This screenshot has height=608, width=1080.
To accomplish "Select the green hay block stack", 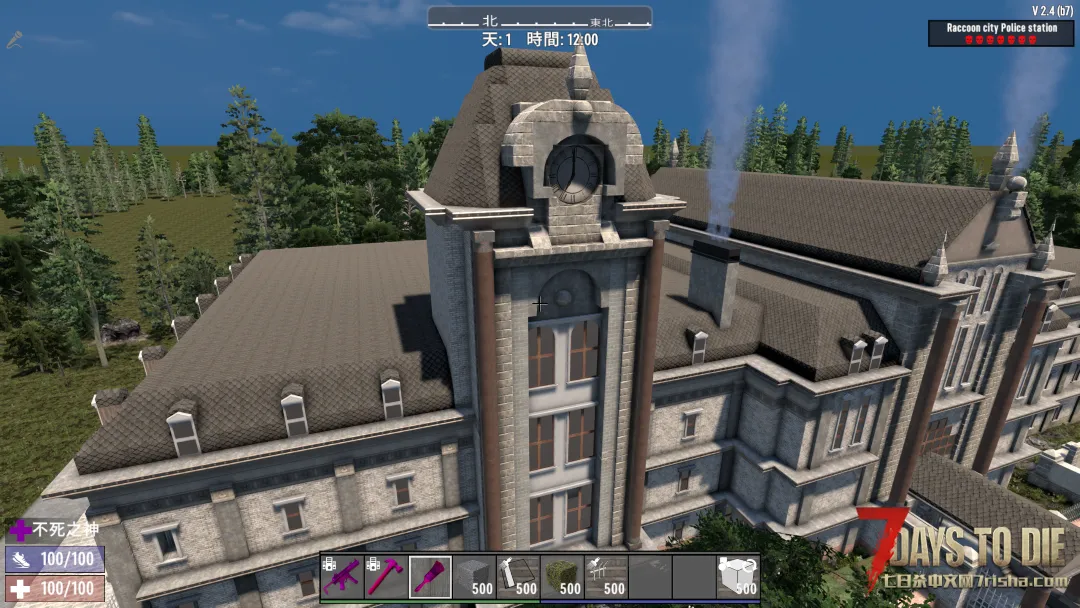I will point(561,577).
